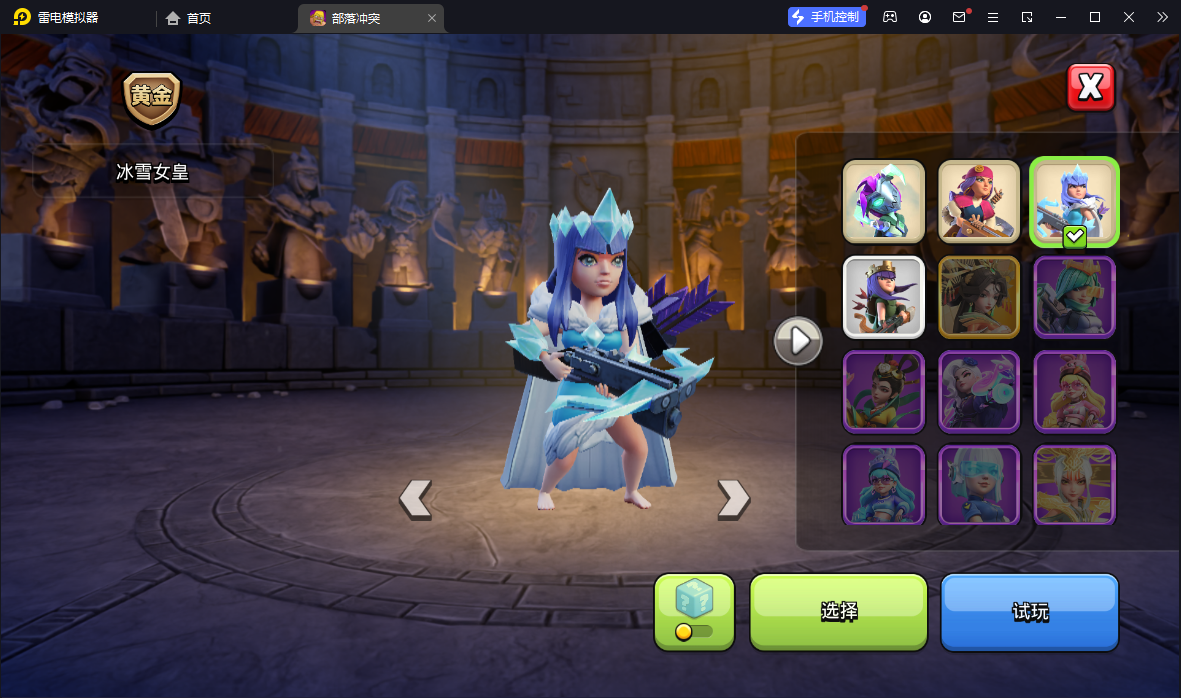Select the golden-headdress goddess skin
1181x698 pixels.
pos(1074,484)
